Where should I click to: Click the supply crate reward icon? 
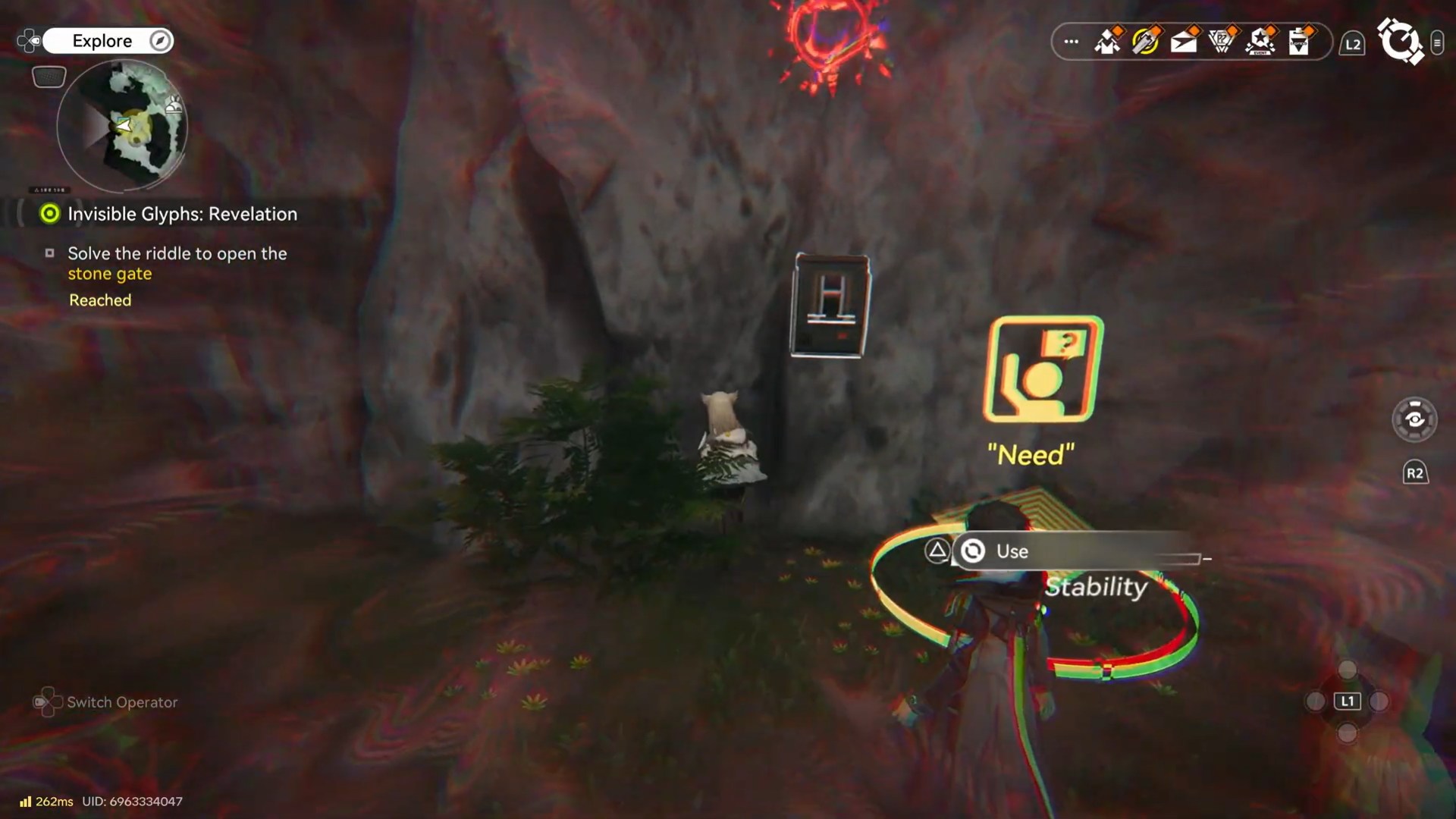click(1108, 43)
